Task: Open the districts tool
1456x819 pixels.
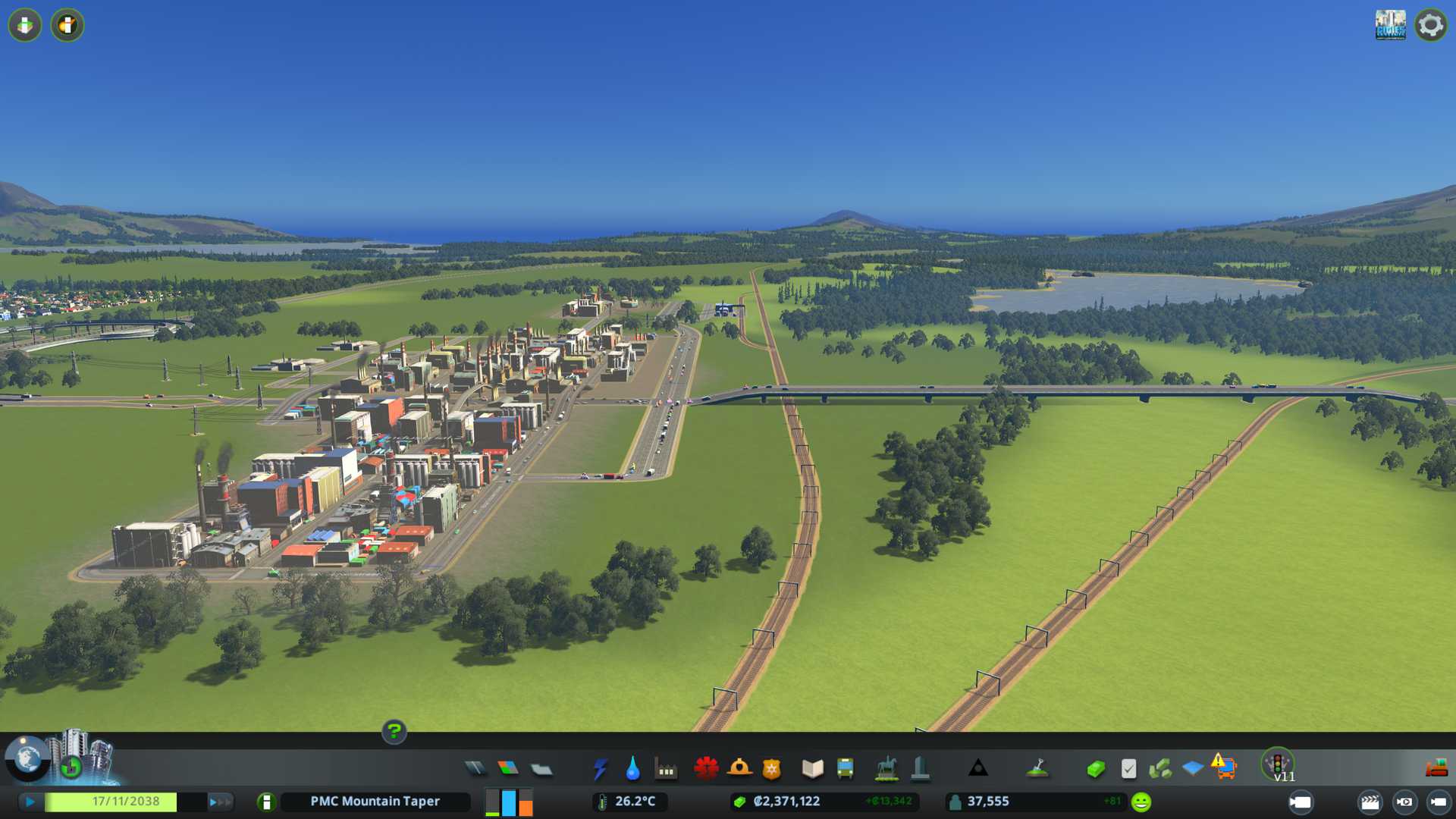Action: [541, 770]
